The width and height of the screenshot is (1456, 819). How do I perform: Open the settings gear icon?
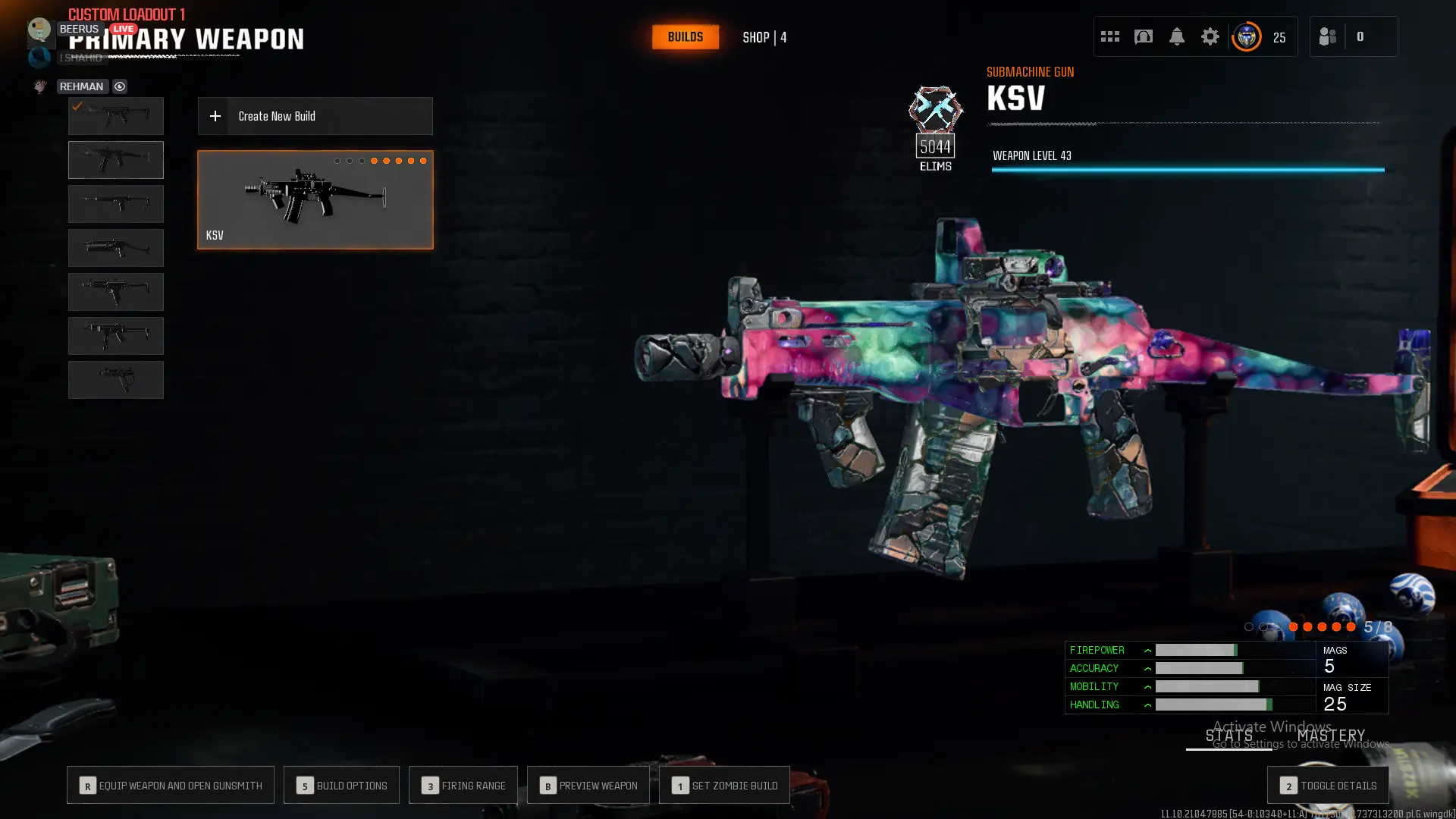1210,36
